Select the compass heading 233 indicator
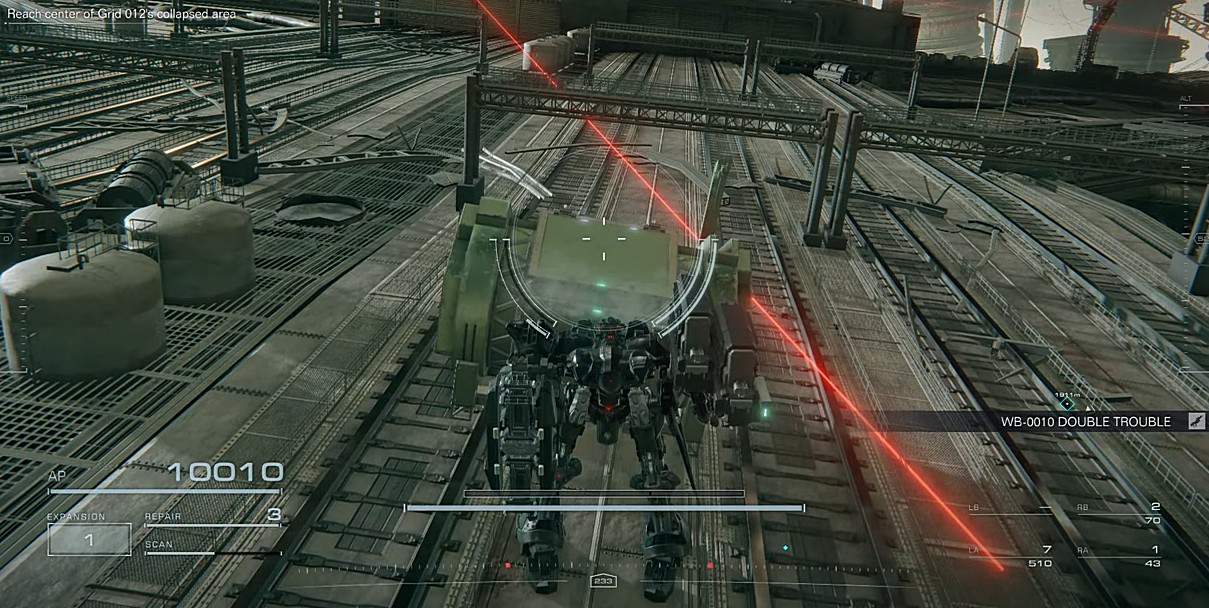Viewport: 1209px width, 608px height. click(603, 581)
